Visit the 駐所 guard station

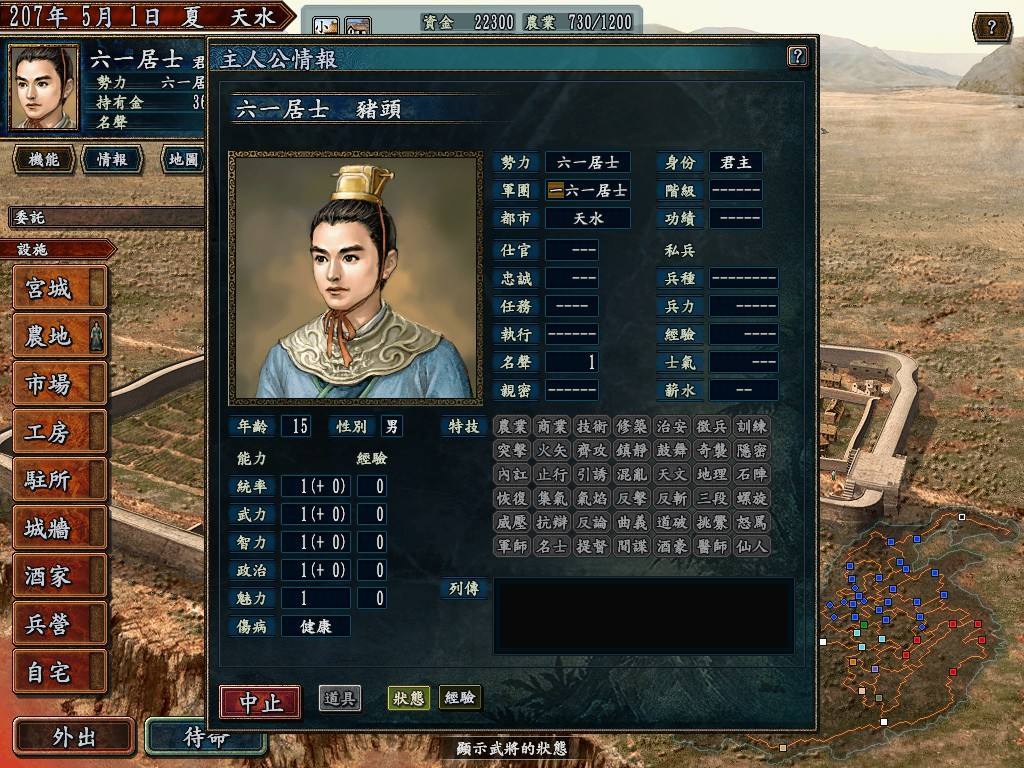pos(59,480)
